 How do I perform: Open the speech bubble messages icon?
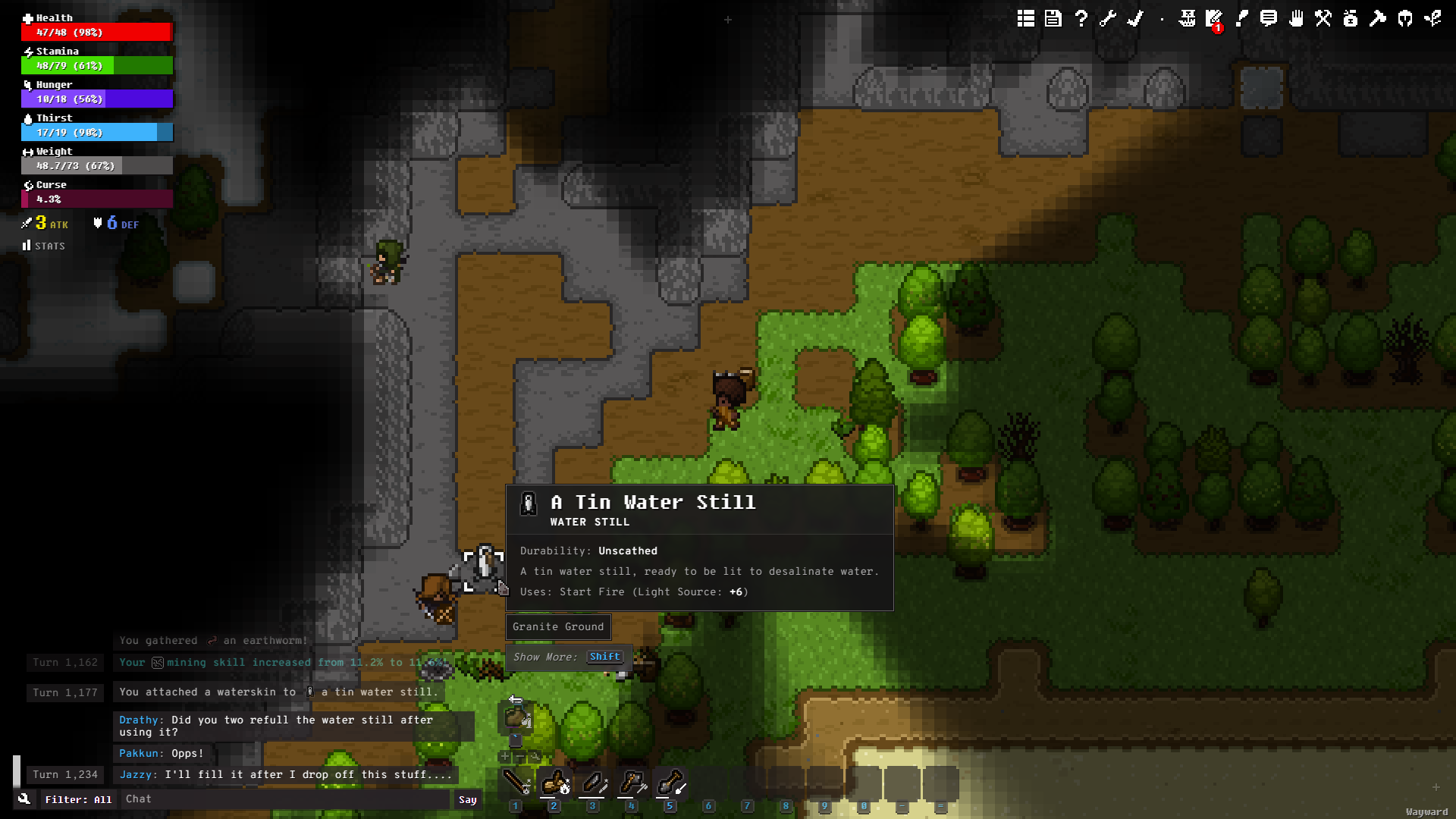(x=1269, y=18)
